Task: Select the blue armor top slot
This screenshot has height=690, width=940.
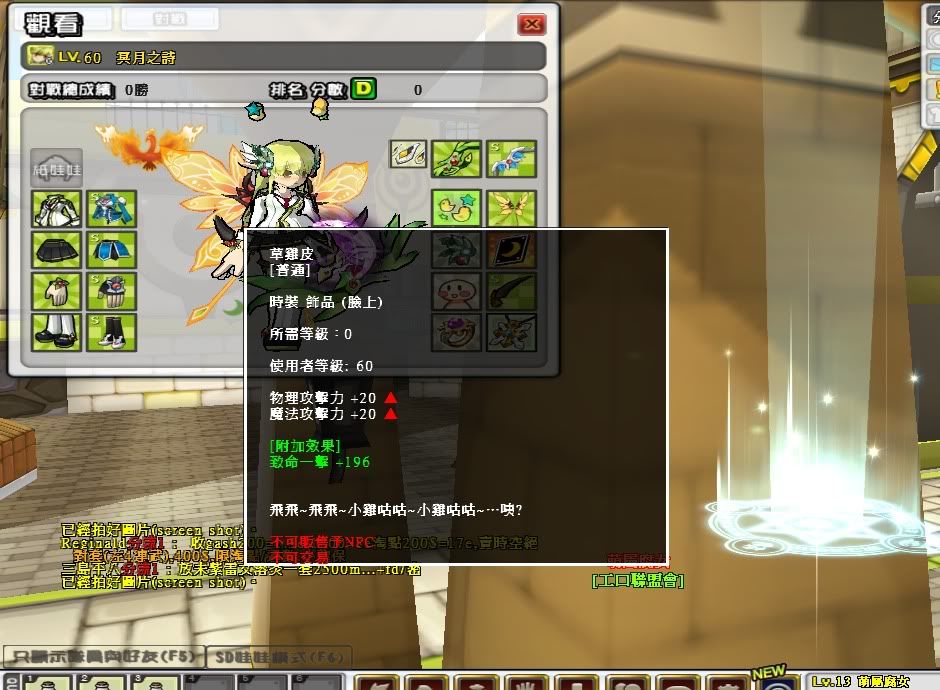Action: [x=111, y=209]
